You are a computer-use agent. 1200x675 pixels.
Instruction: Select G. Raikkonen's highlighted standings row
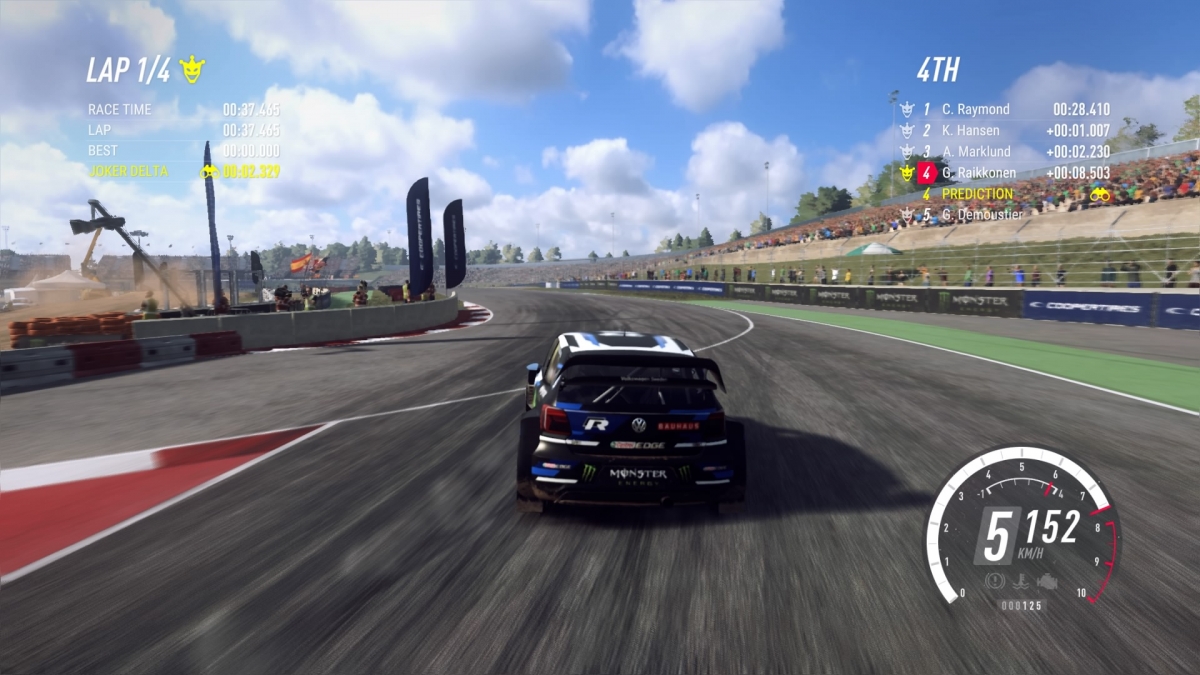pos(978,173)
